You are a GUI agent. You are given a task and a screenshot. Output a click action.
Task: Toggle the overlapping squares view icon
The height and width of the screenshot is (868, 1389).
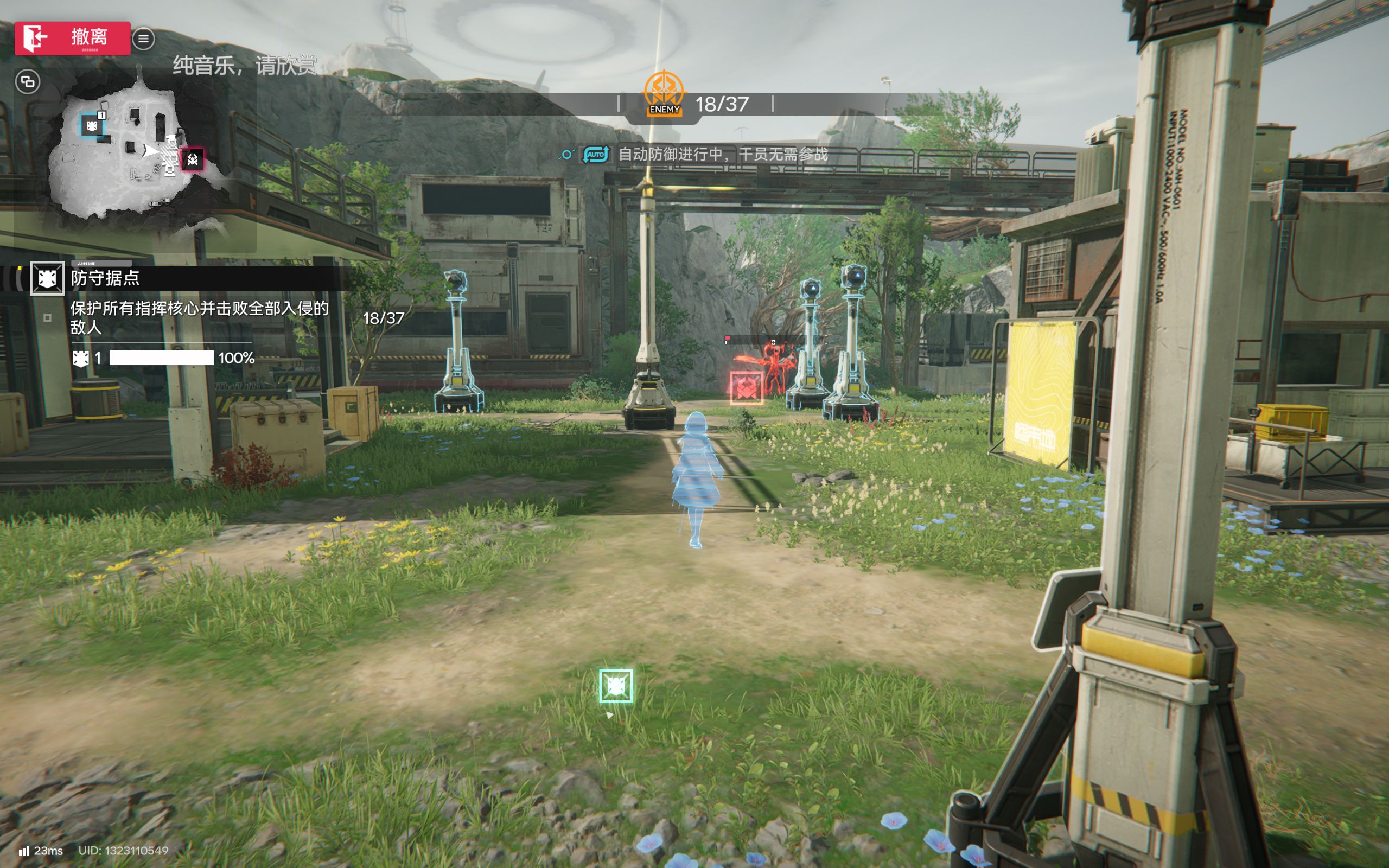28,82
